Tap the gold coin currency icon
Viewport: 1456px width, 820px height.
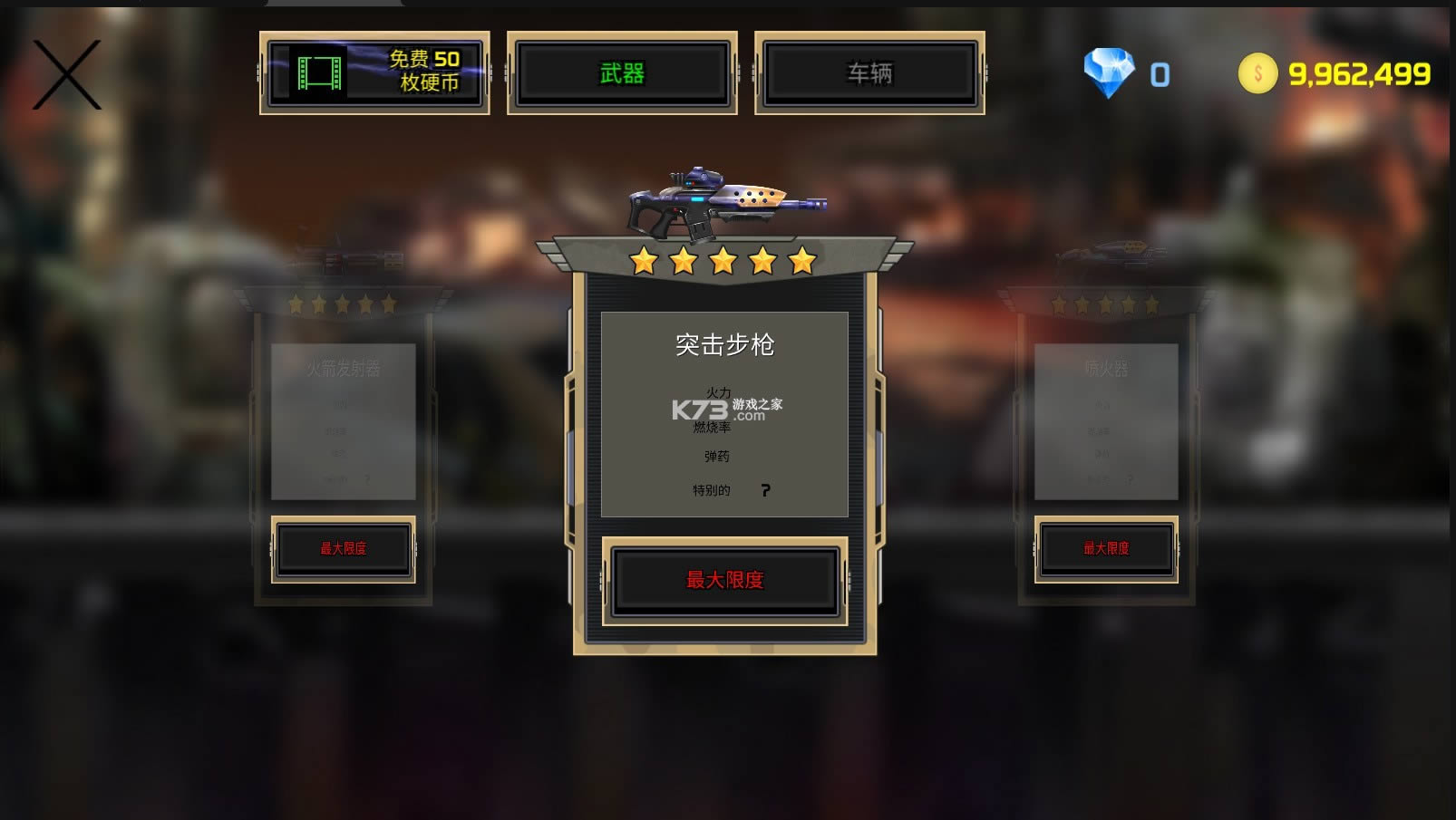[1257, 73]
